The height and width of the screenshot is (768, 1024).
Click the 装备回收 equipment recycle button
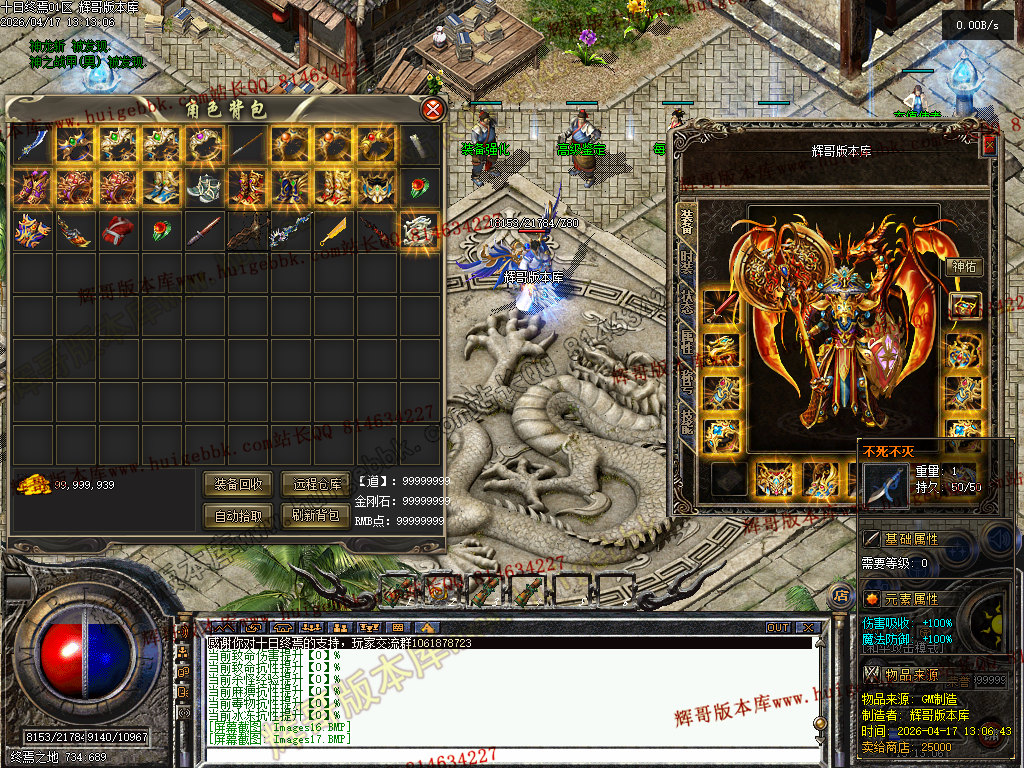[x=238, y=484]
